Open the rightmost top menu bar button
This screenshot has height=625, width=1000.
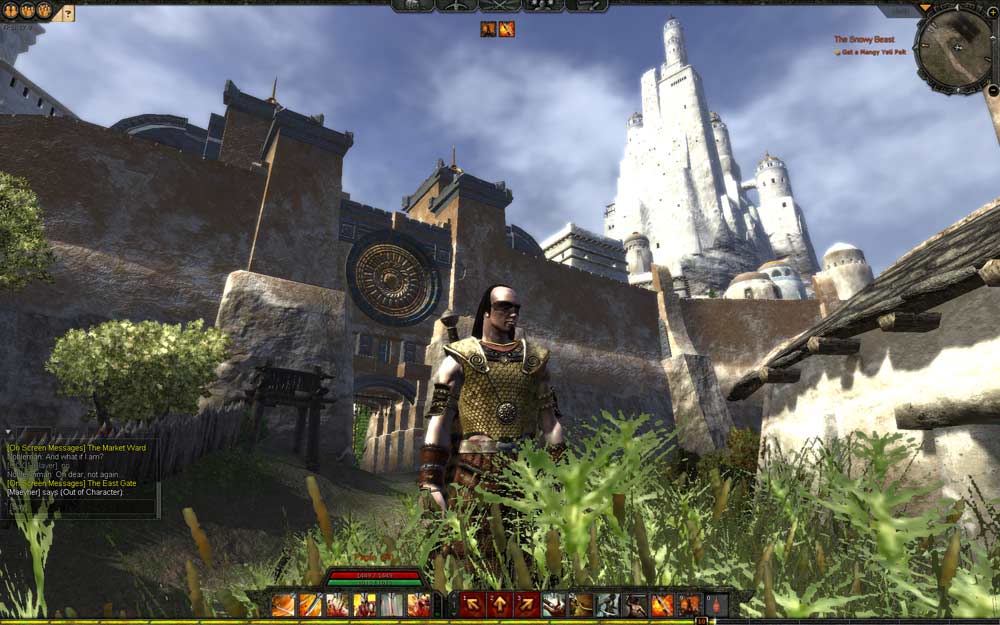[x=587, y=5]
